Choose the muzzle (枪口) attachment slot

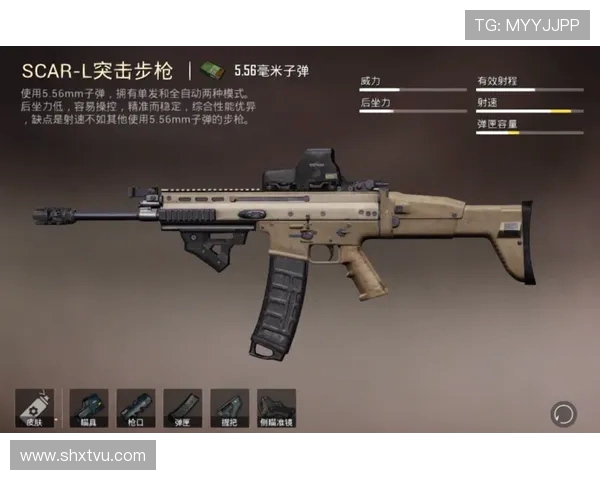point(136,407)
